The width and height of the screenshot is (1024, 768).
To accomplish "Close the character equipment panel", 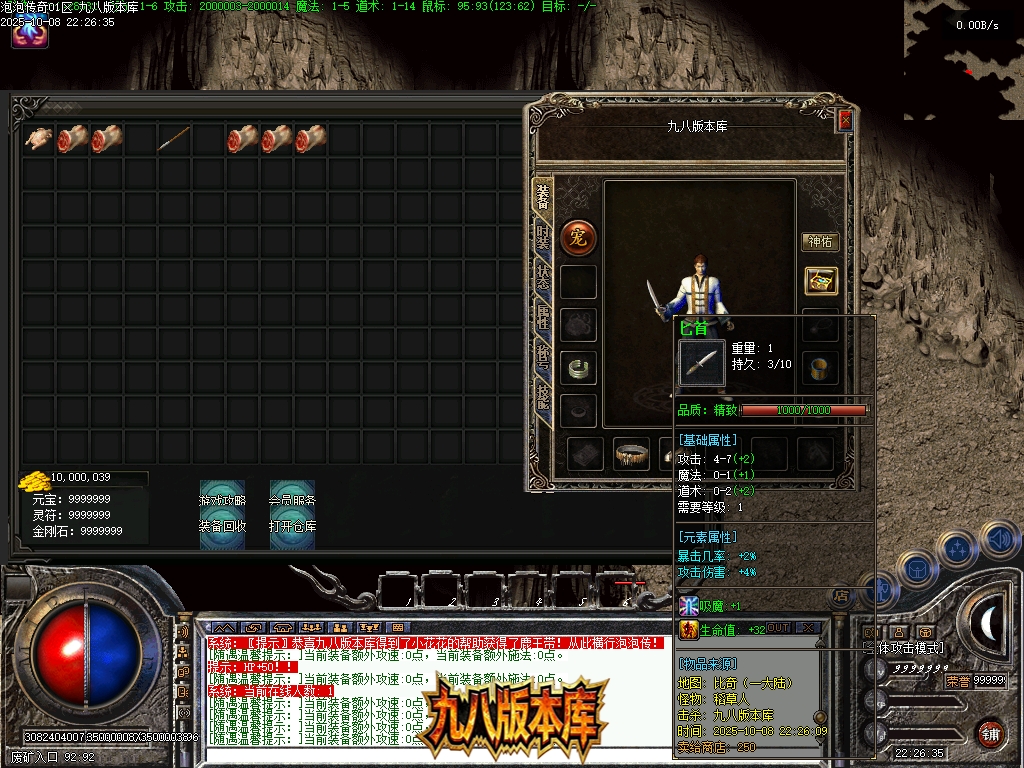I will coord(845,121).
